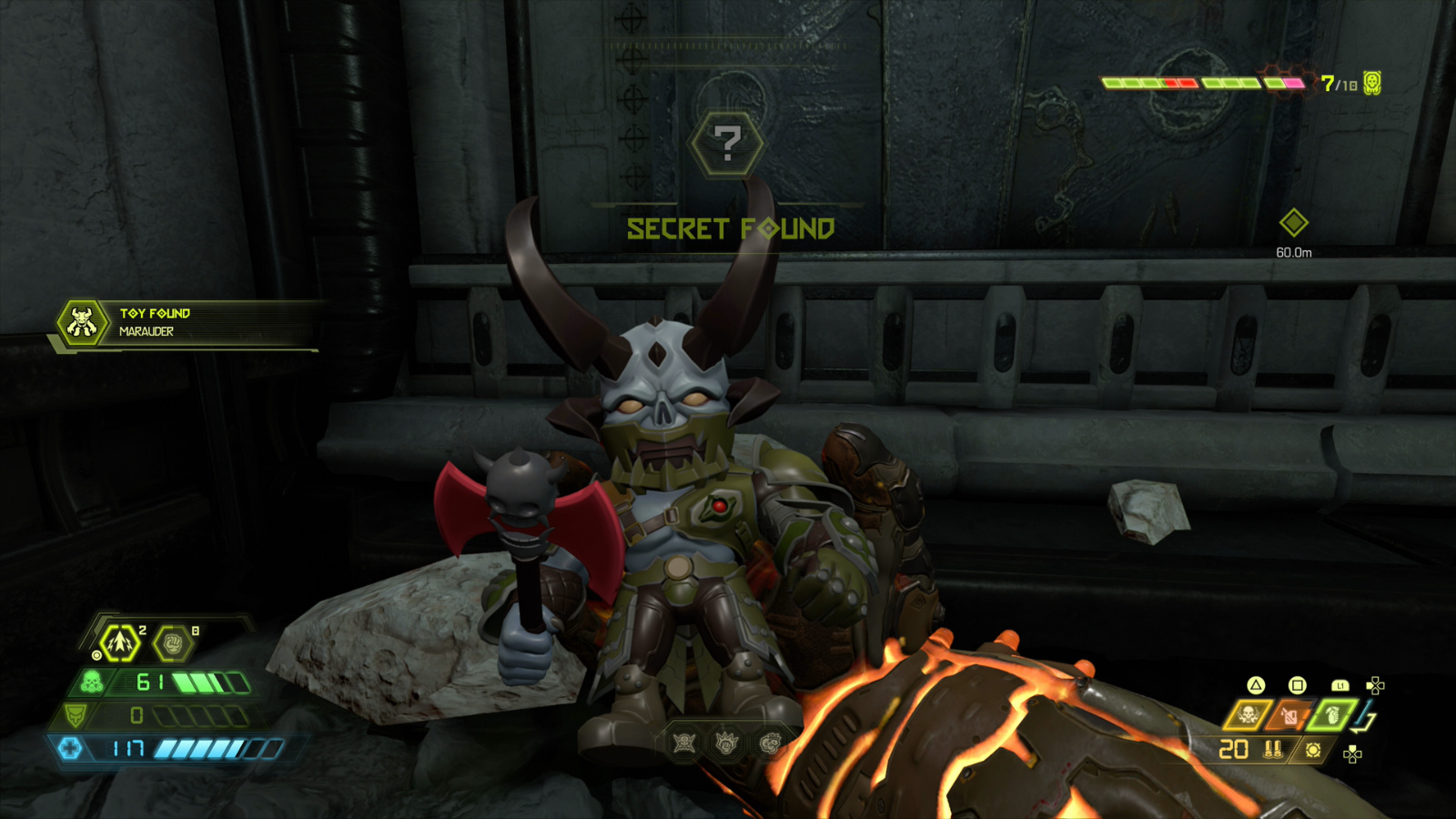Select the orange Flame Belch icon
The height and width of the screenshot is (819, 1456).
[x=1291, y=716]
